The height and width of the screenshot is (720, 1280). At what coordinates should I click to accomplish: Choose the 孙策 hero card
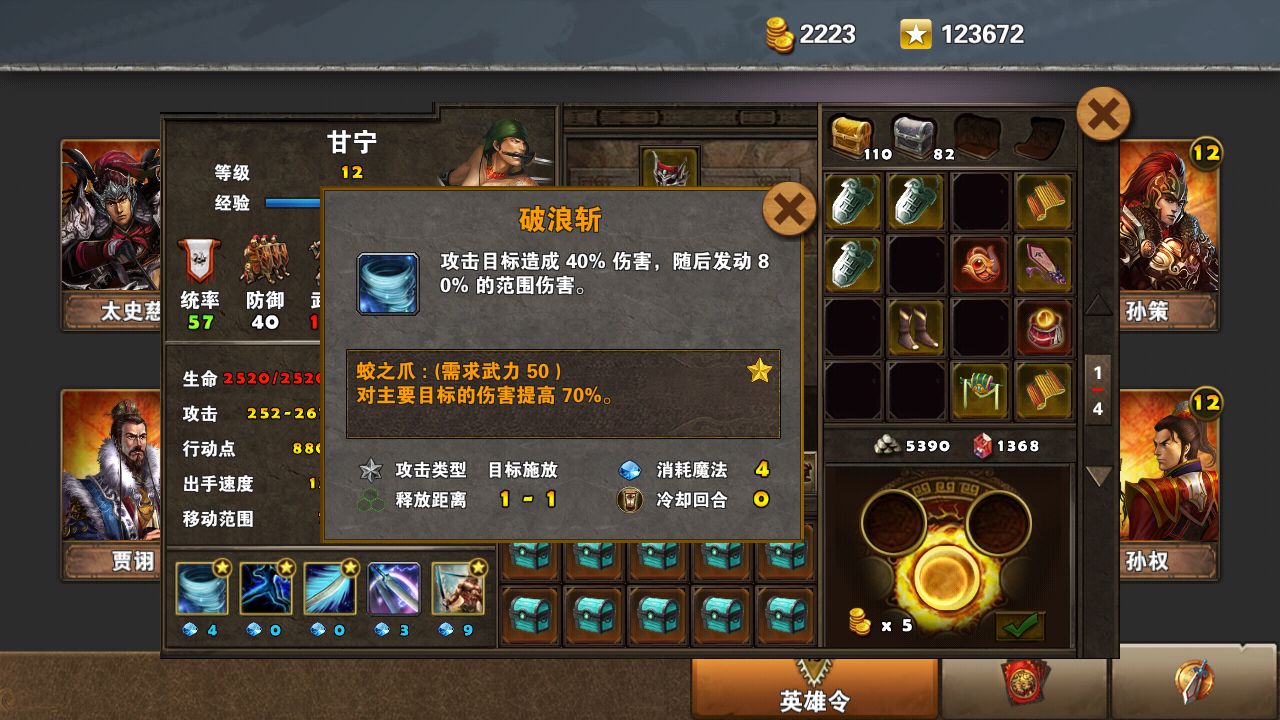coord(1167,235)
